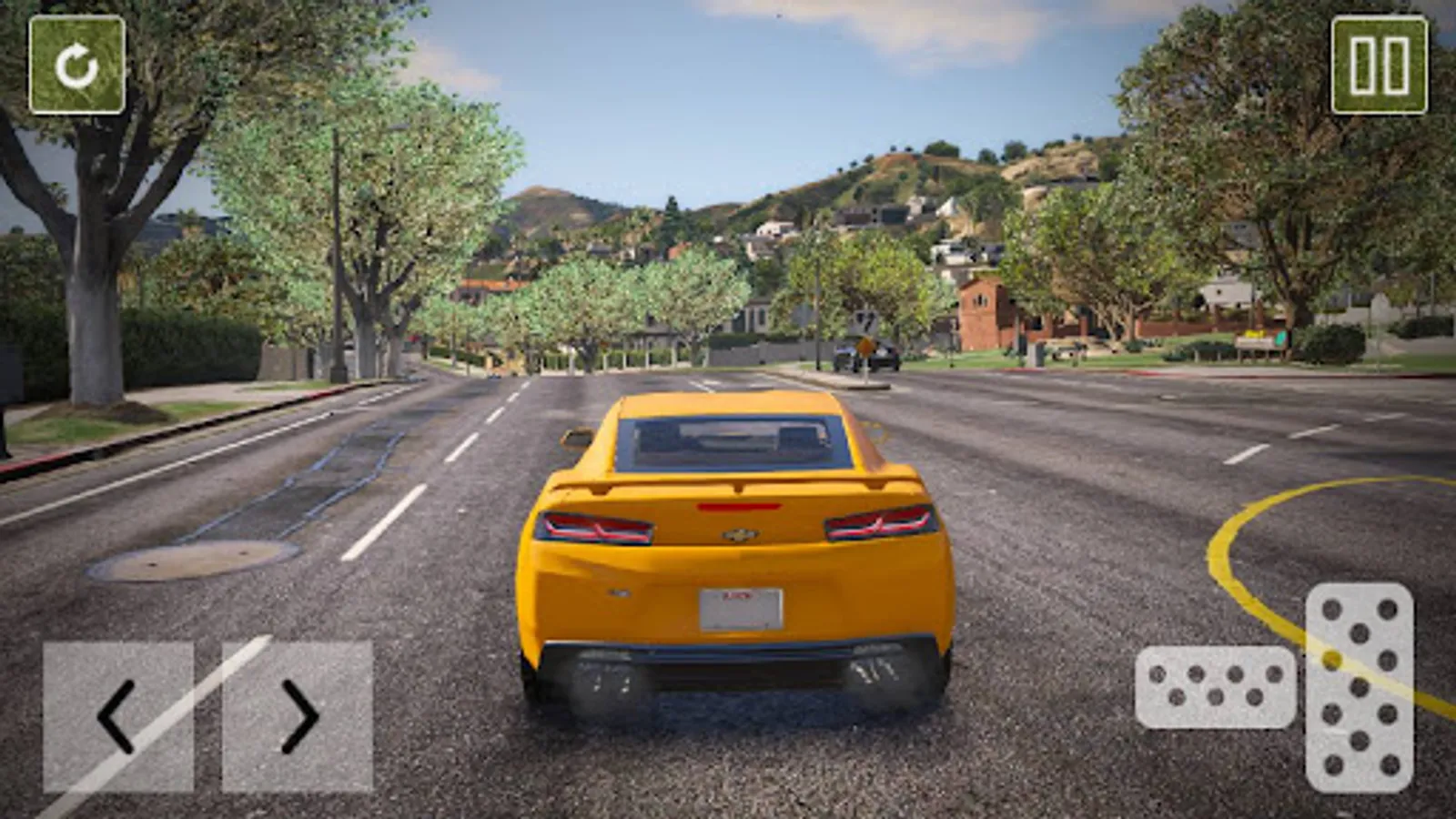Accelerate using the tall gas pedal
The image size is (1456, 819).
[x=1360, y=687]
